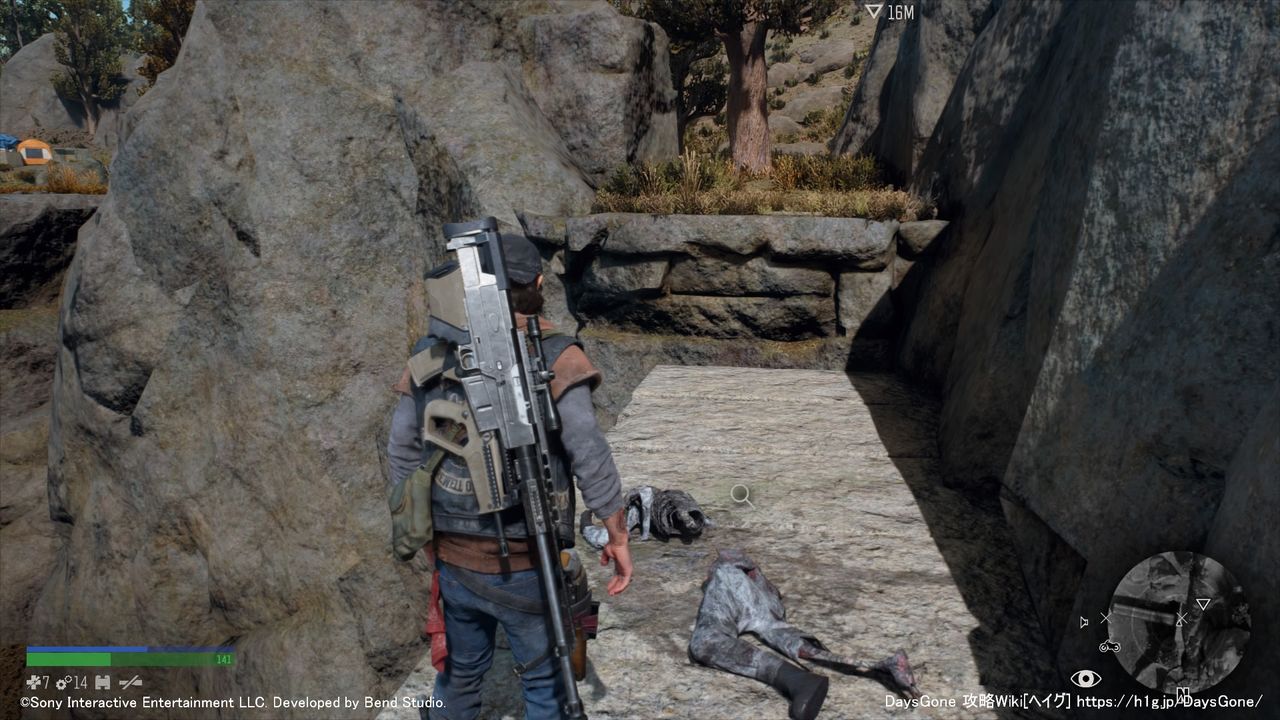Select the speaker icon left of the minimap

tap(1084, 622)
